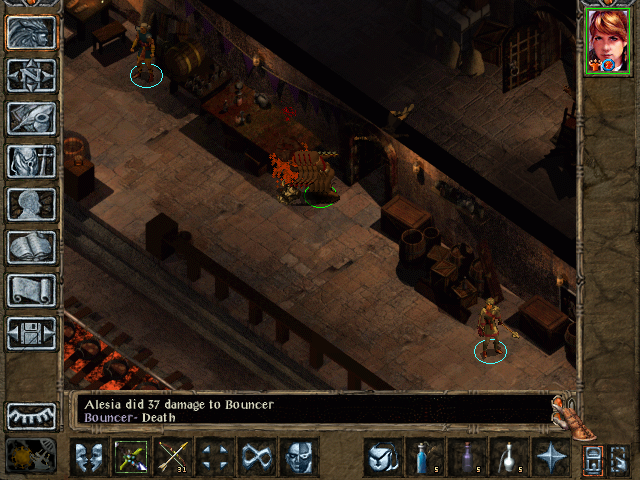Screen dimensions: 640x480
Task: Rest the party with the closed-eye button
Action: tap(32, 416)
